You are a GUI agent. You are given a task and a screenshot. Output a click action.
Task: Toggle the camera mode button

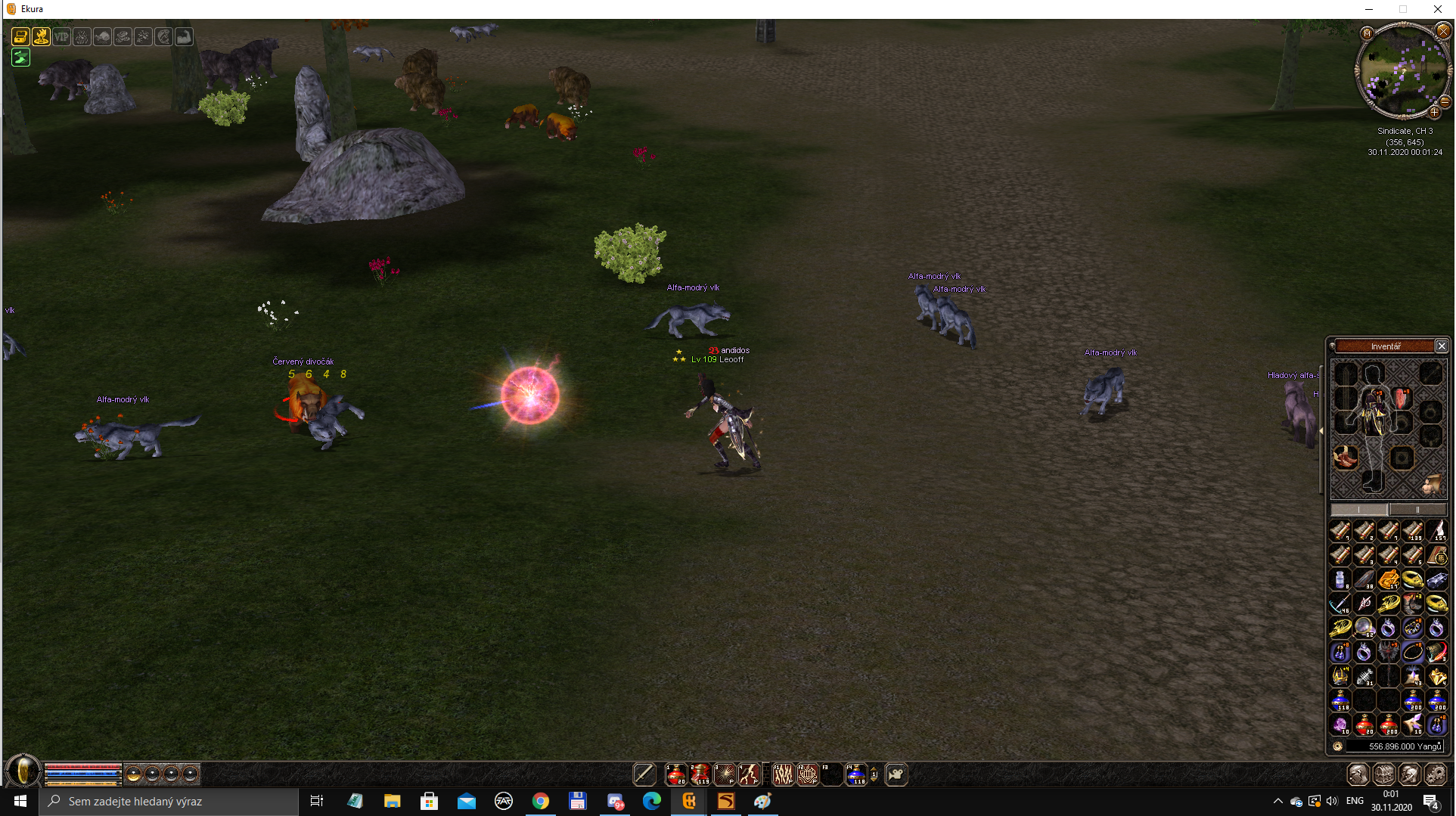(x=896, y=774)
